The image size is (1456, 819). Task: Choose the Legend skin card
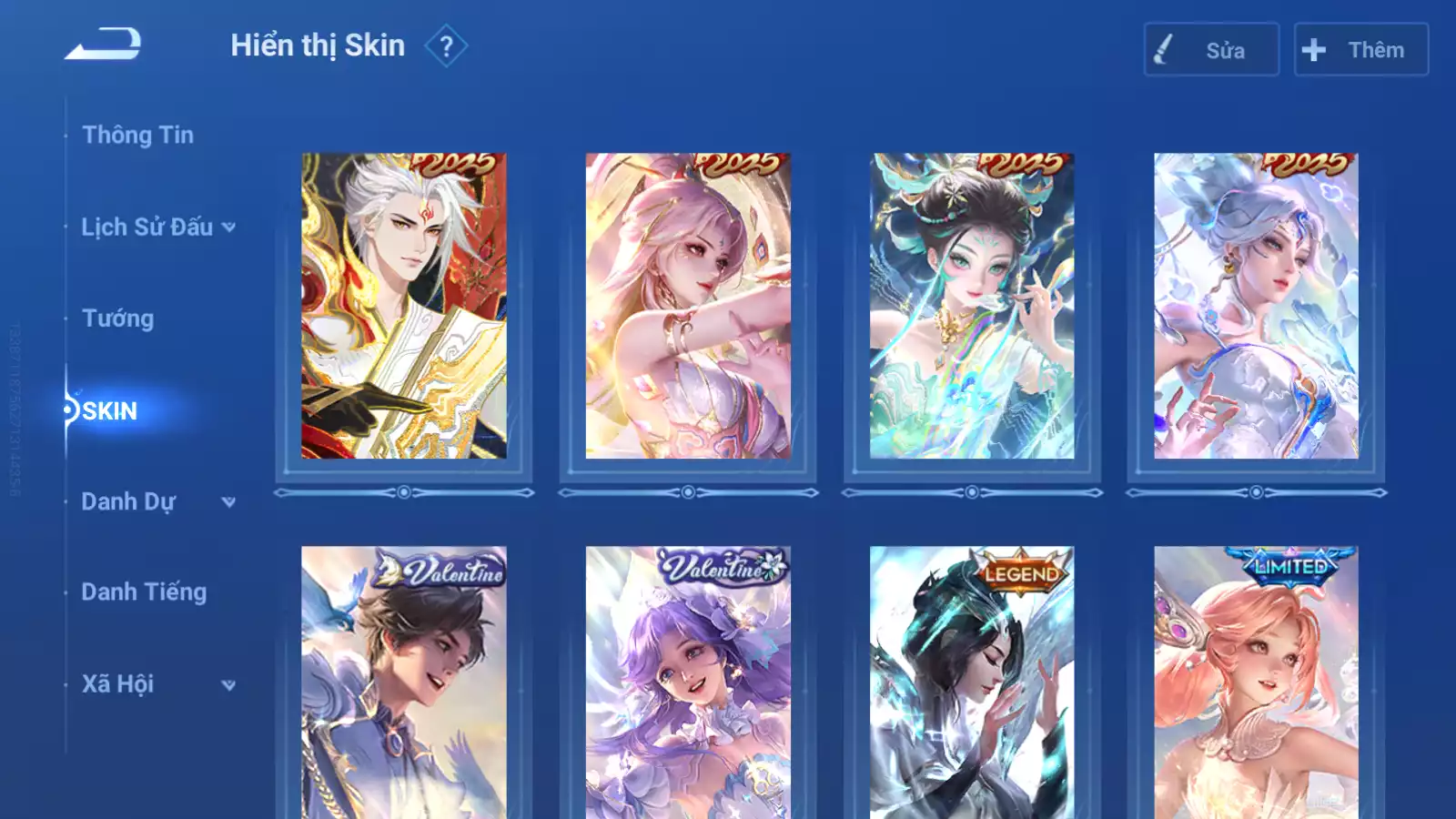point(972,682)
